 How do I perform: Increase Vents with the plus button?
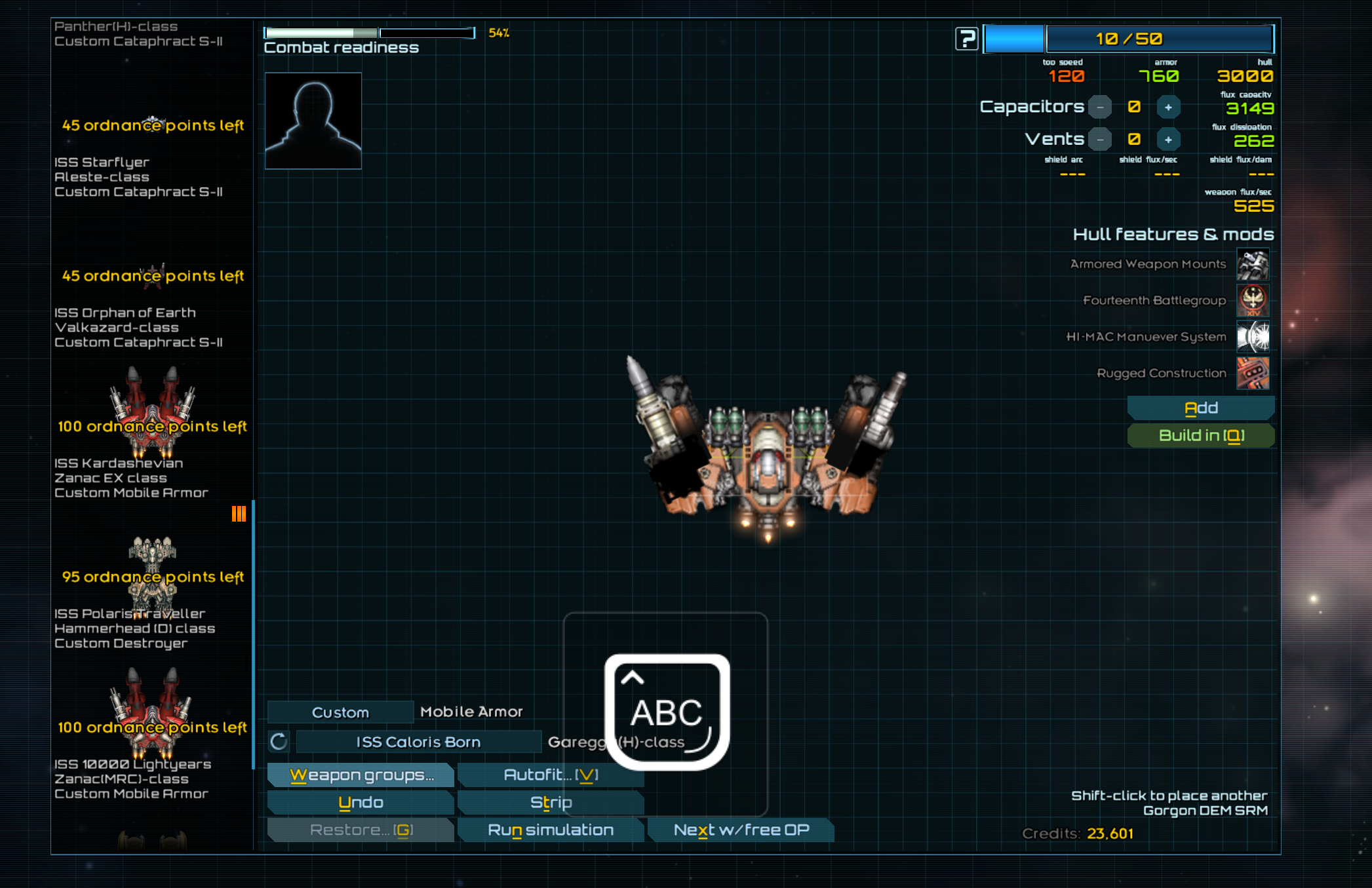[x=1168, y=139]
